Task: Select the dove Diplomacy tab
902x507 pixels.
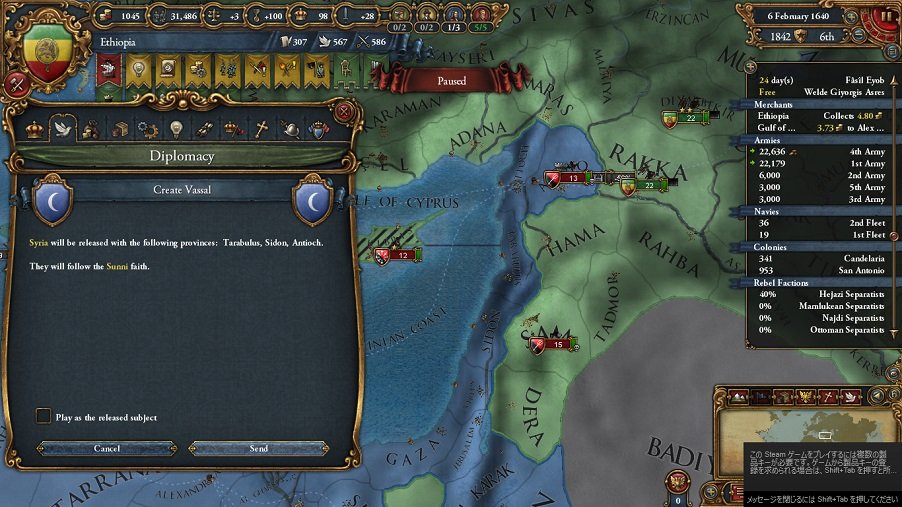Action: point(62,128)
